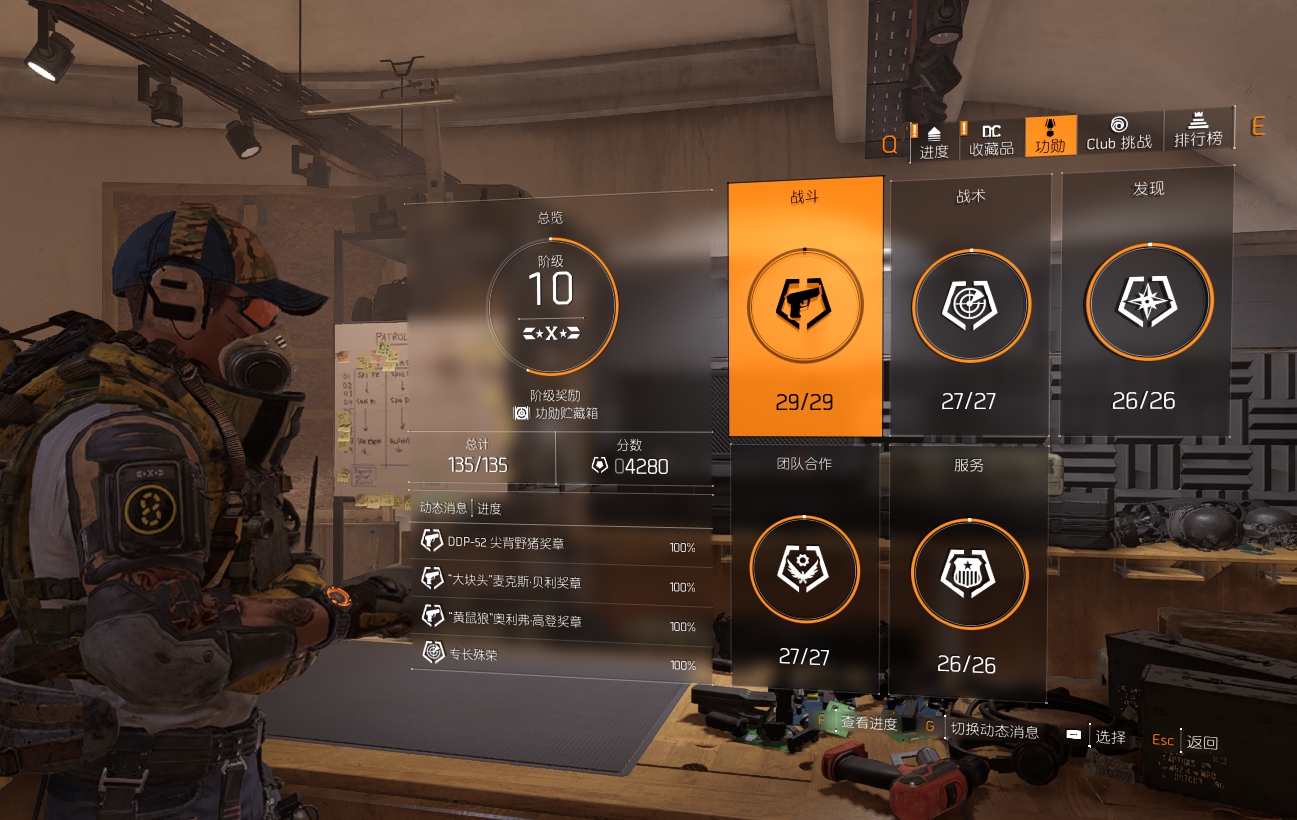This screenshot has height=820, width=1297.
Task: Select the 战斗 commendation category tile
Action: click(x=805, y=306)
